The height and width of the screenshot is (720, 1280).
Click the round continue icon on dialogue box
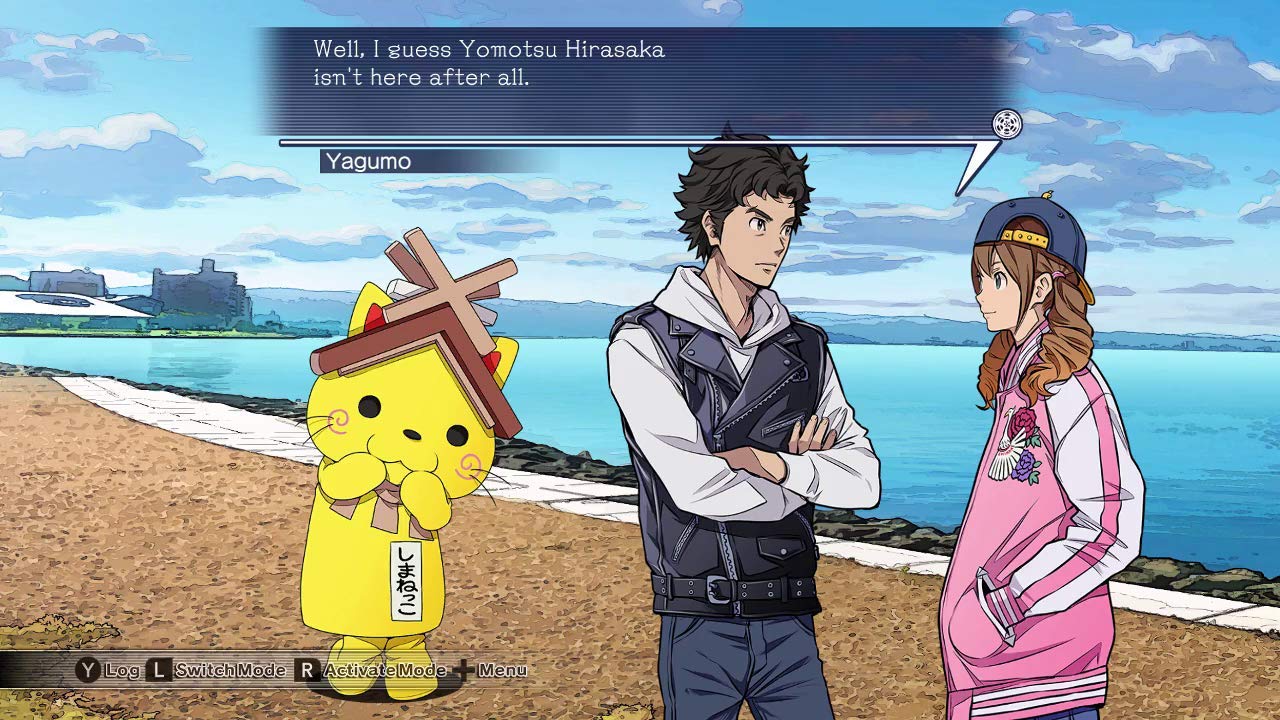(x=1007, y=125)
